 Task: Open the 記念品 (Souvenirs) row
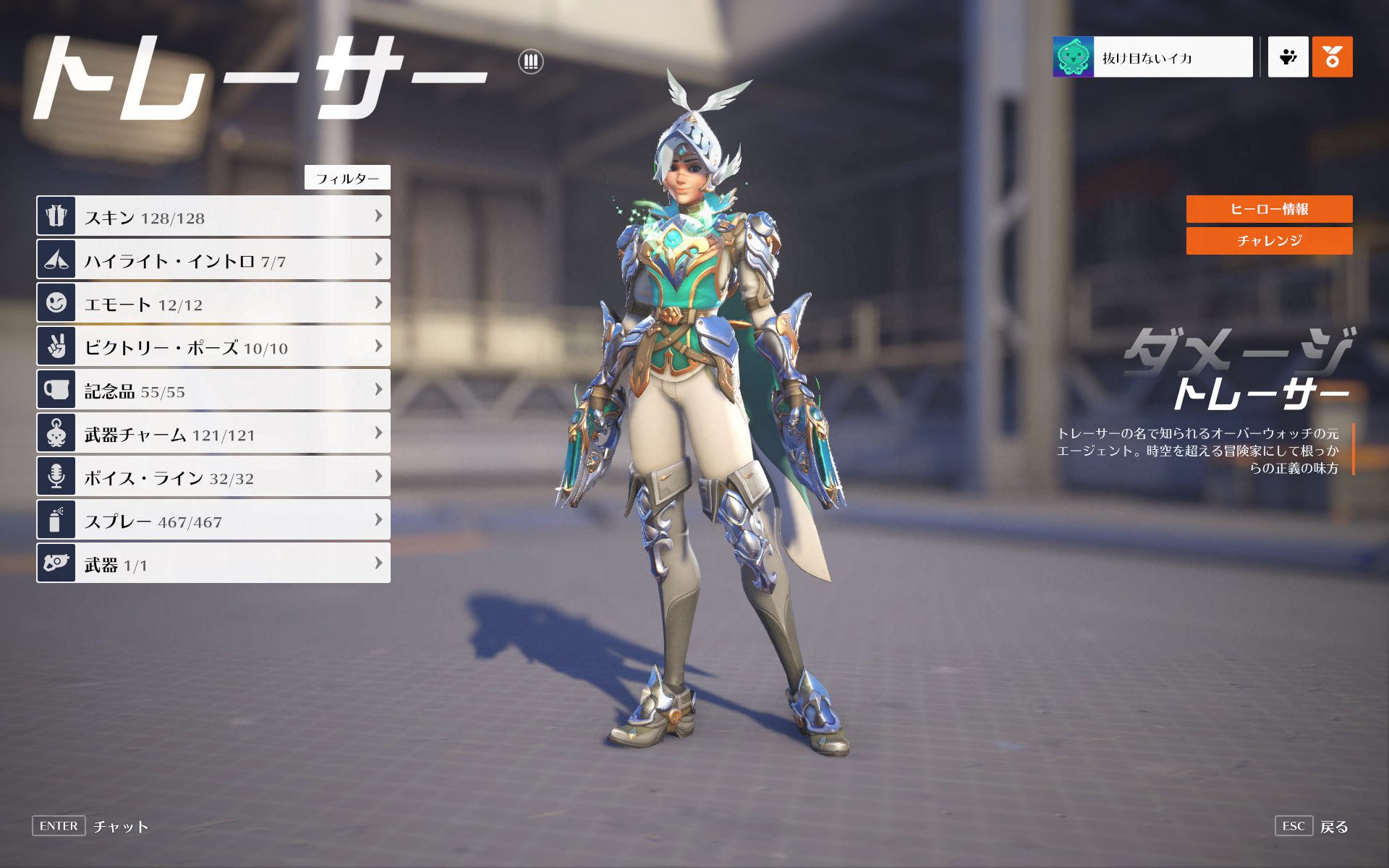click(x=213, y=390)
